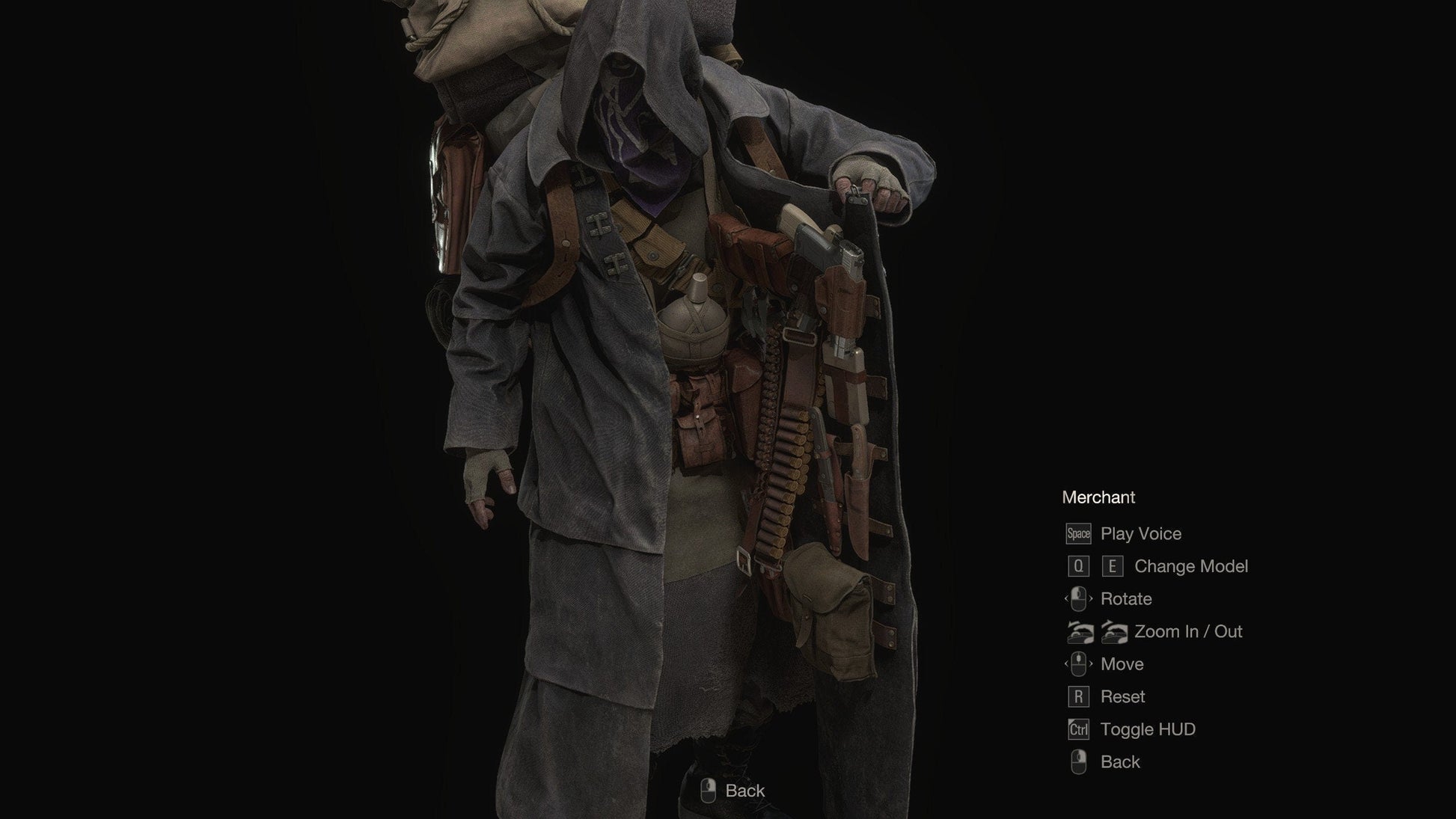
Task: Choose the Change Model option
Action: (1190, 567)
